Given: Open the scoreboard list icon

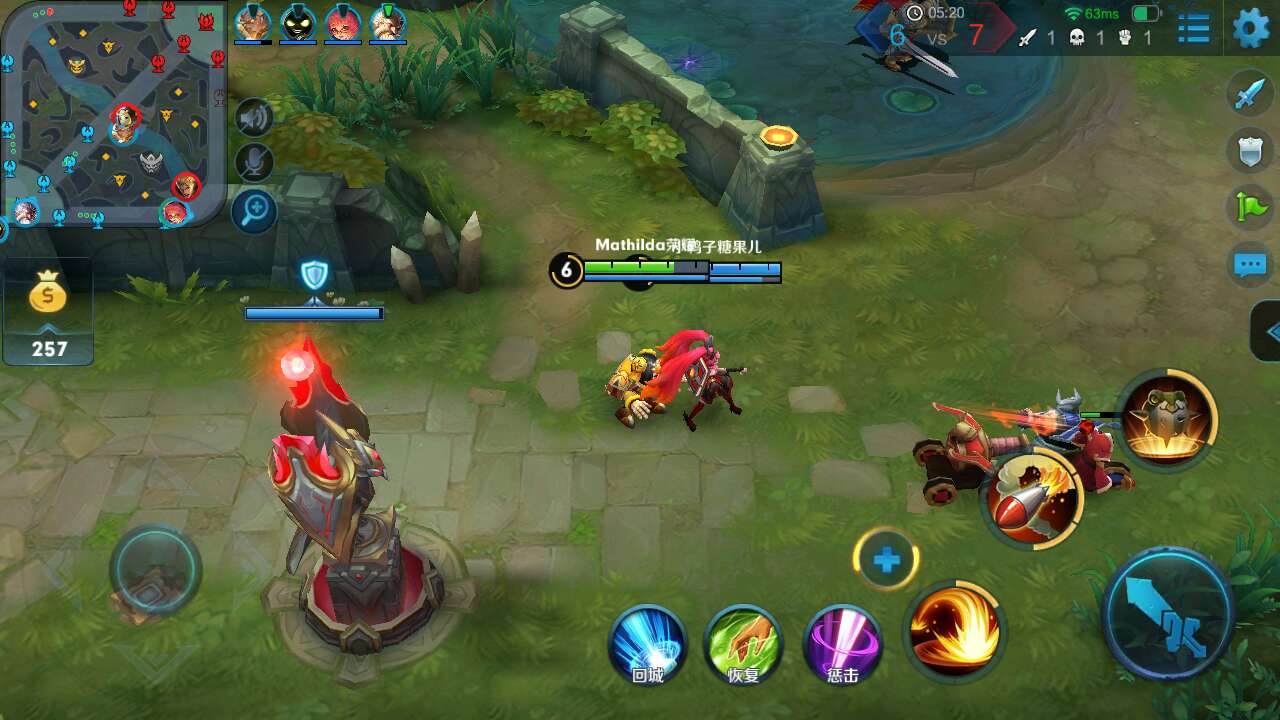Looking at the screenshot, I should point(1193,28).
